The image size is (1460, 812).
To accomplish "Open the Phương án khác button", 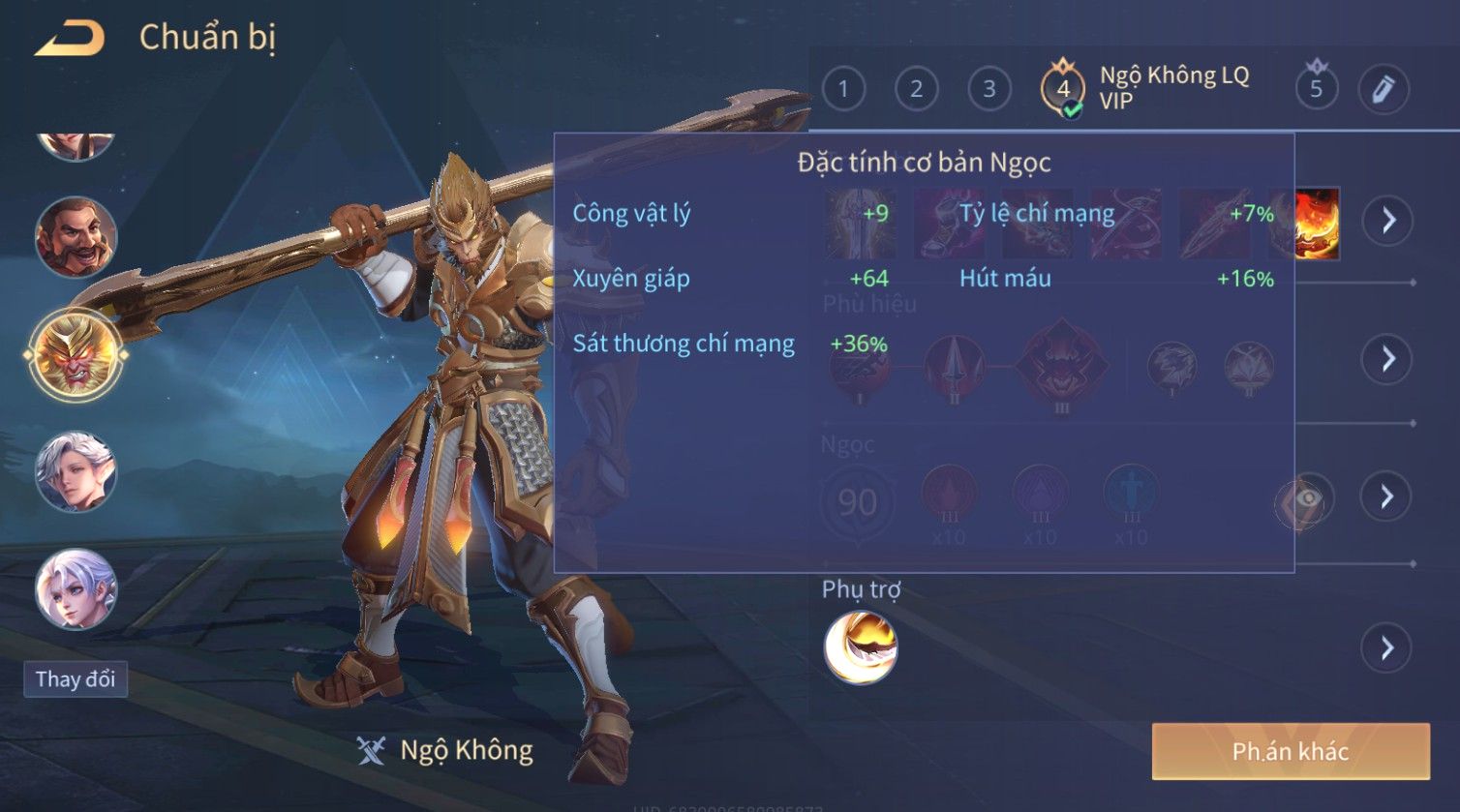I will click(1290, 751).
